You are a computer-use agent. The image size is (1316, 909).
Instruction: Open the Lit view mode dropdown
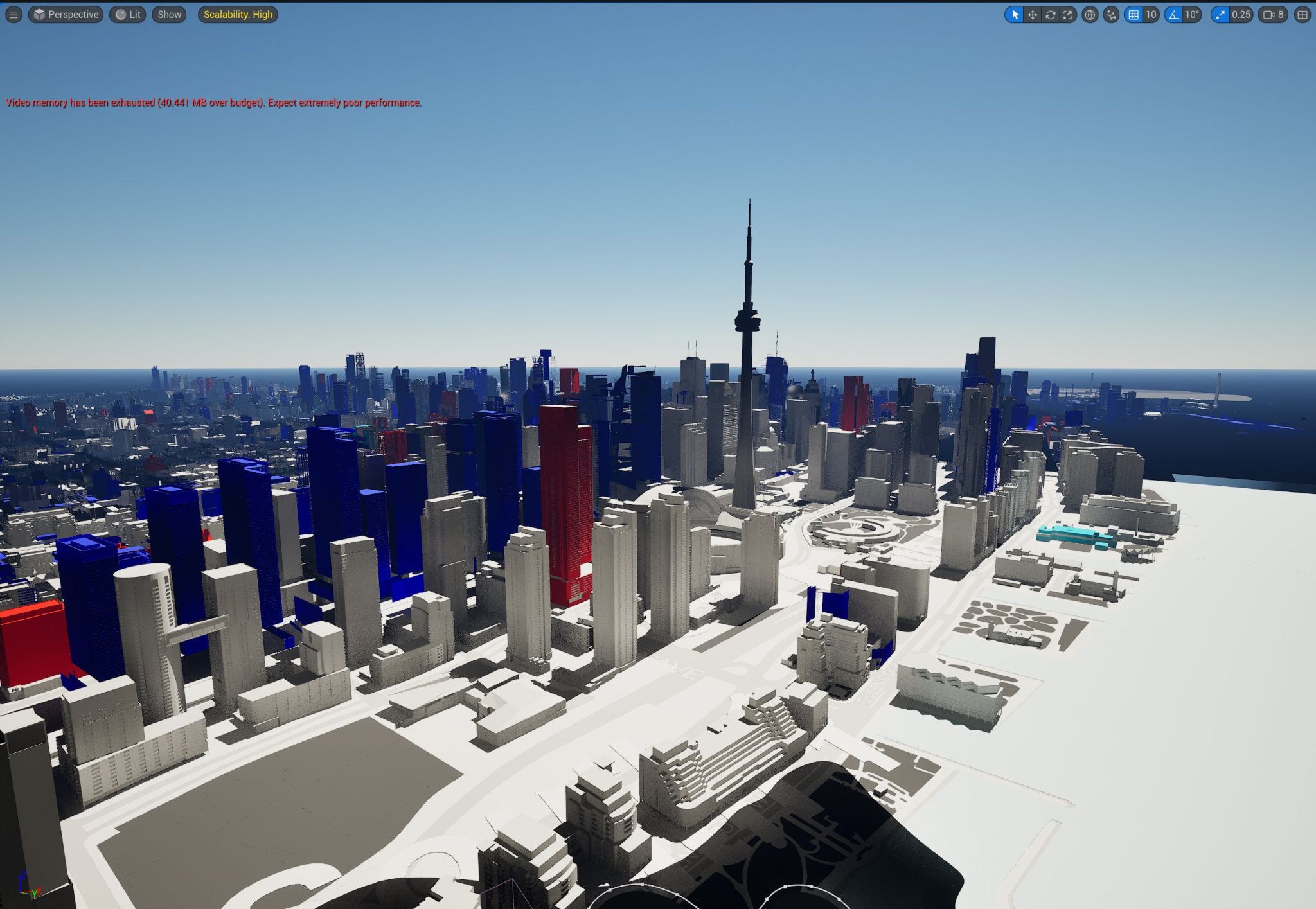pos(129,14)
